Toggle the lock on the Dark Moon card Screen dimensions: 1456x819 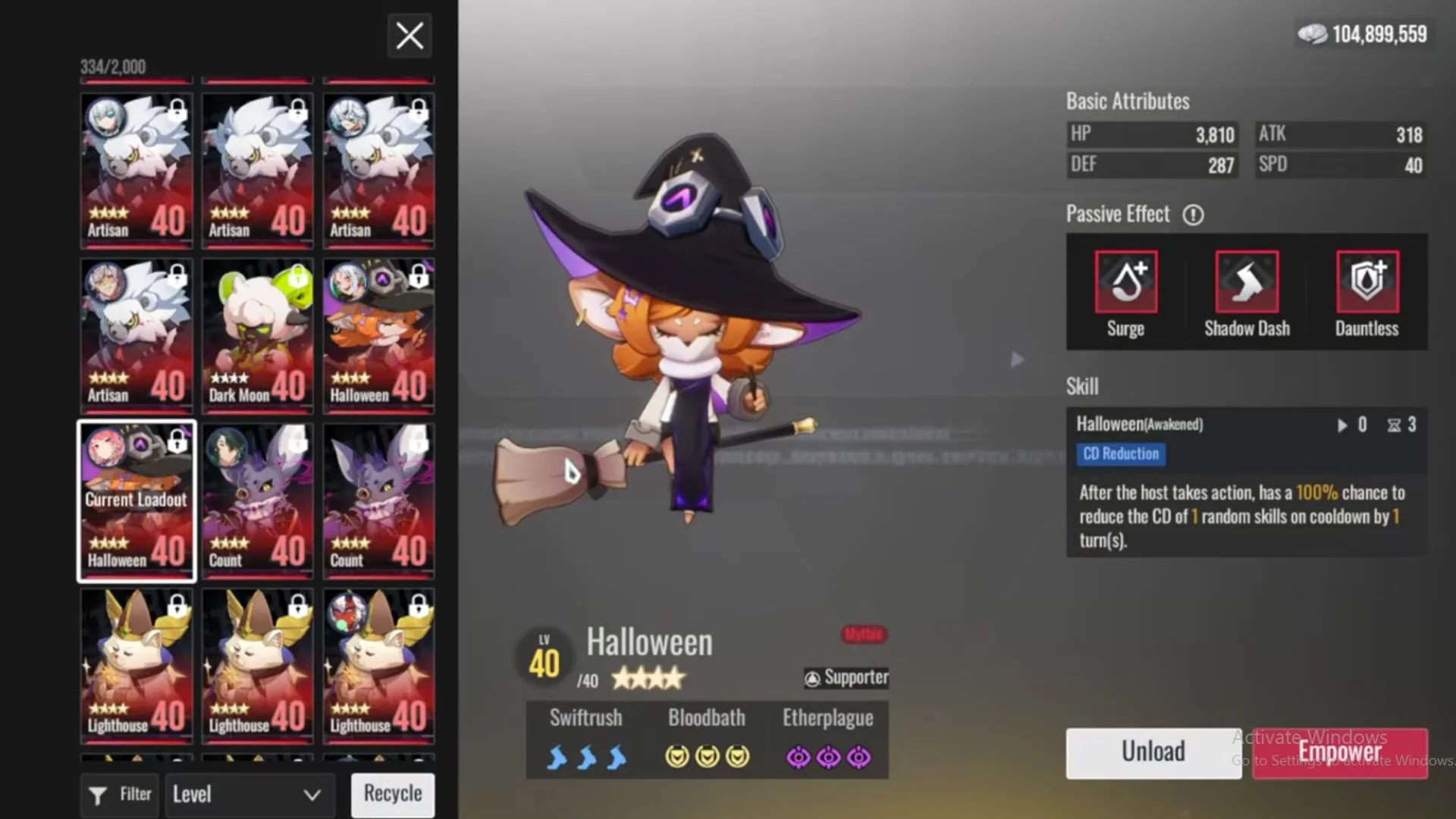pos(299,278)
